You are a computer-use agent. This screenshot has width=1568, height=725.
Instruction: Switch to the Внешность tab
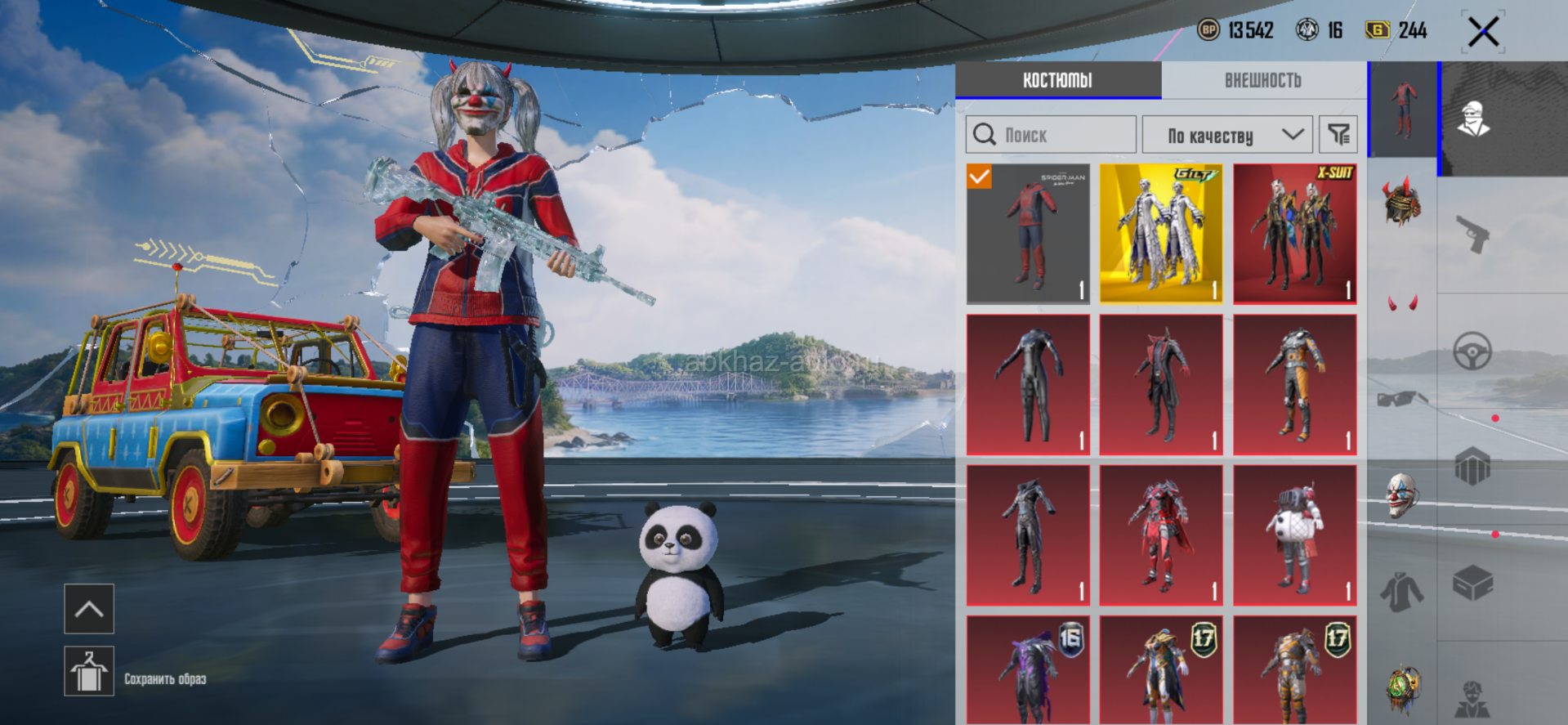pos(1262,80)
